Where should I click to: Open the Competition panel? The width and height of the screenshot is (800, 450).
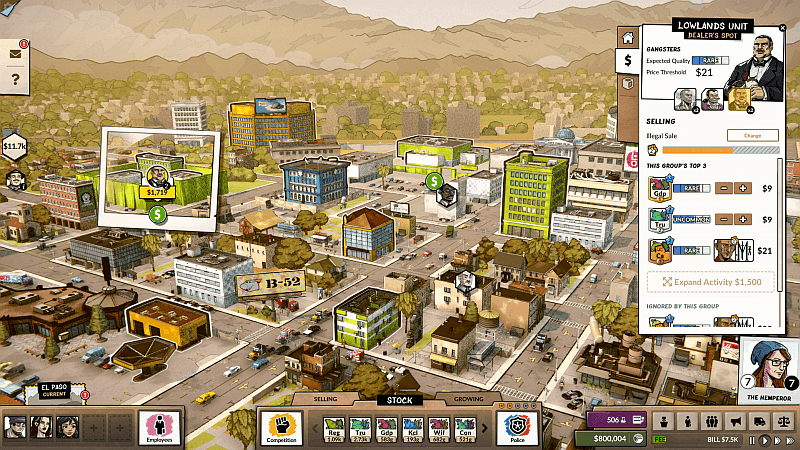click(280, 426)
